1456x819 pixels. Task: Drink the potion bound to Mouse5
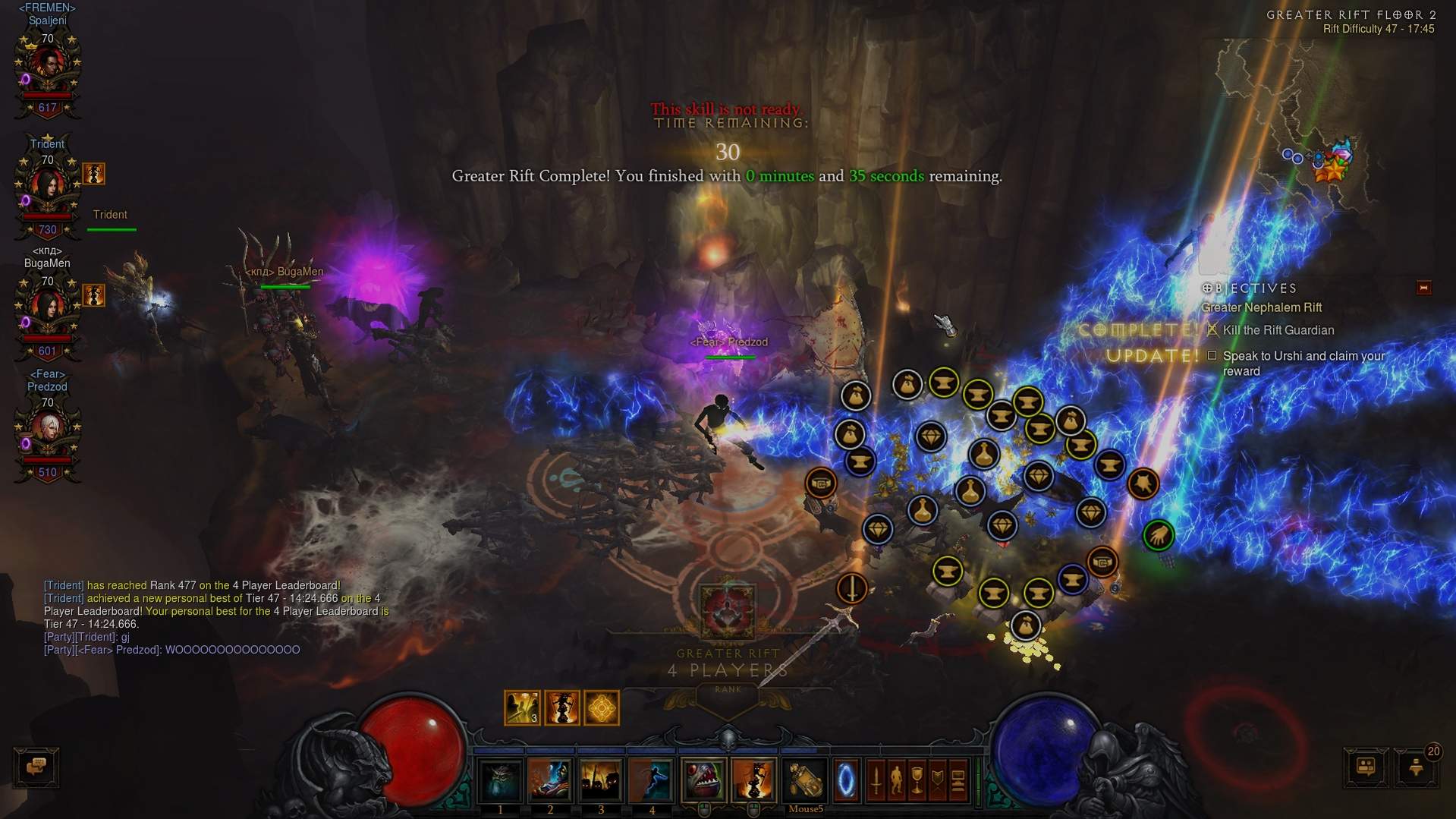pyautogui.click(x=804, y=780)
